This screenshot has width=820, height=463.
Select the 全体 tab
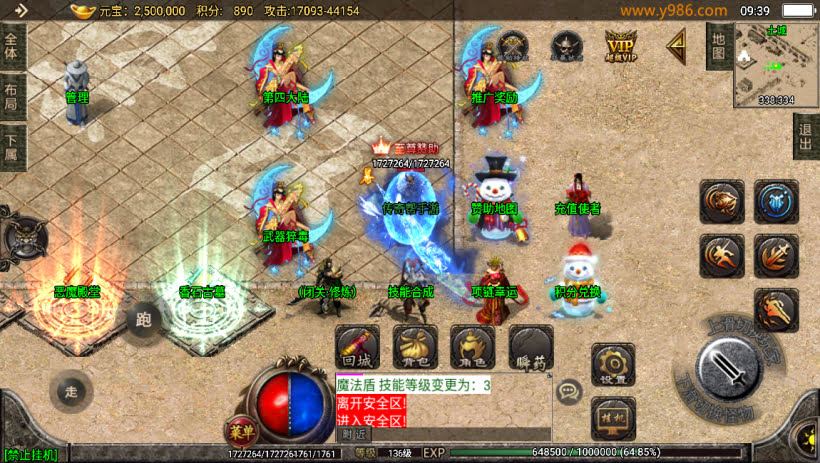(x=11, y=46)
